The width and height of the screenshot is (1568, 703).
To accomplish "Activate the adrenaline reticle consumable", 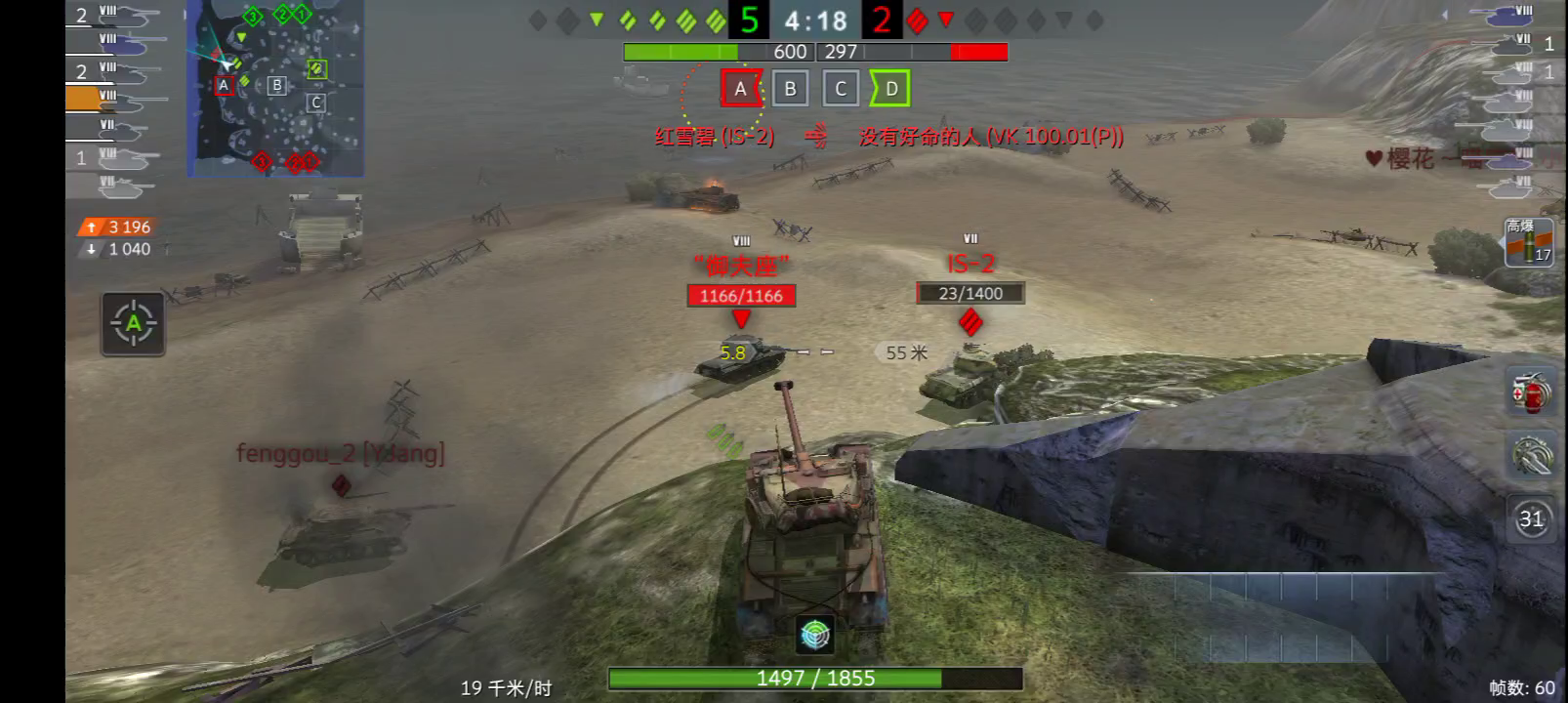I will (1533, 456).
